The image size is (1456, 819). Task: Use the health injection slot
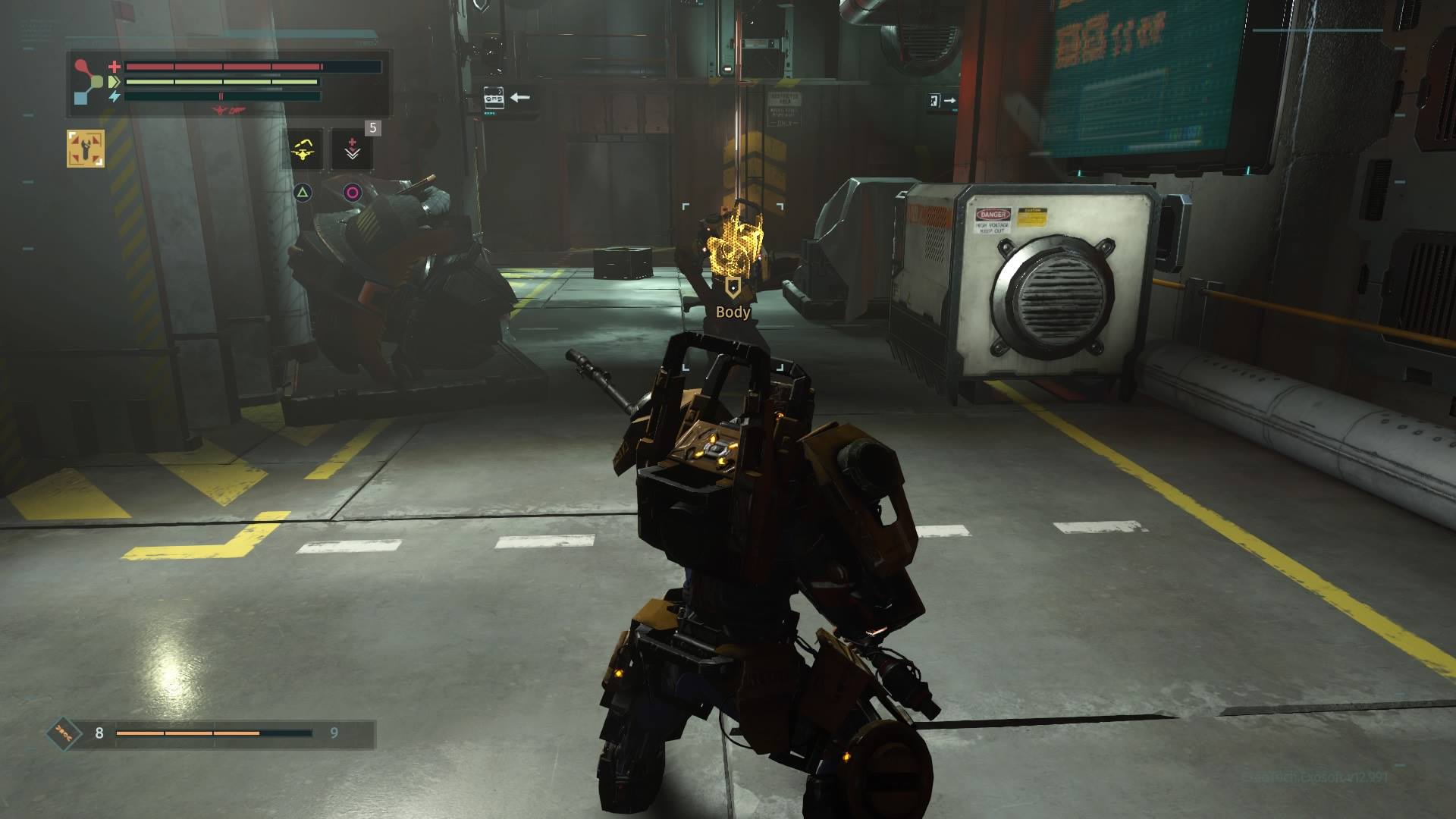pyautogui.click(x=352, y=149)
